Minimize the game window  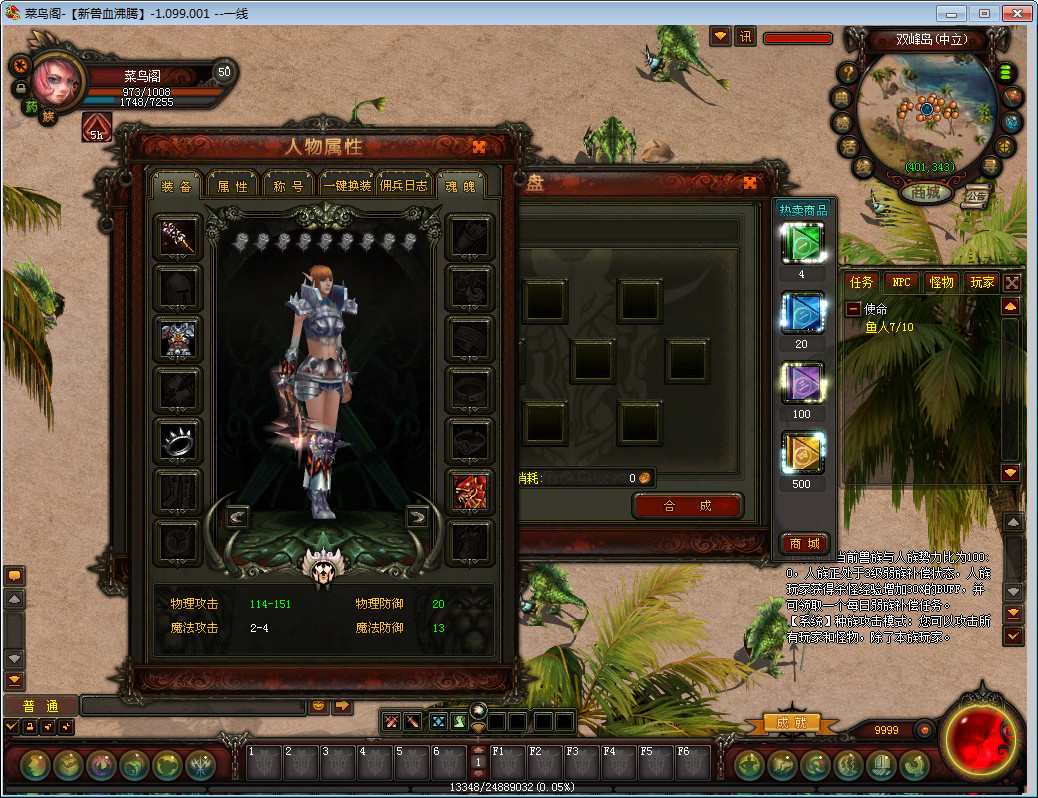coord(954,13)
